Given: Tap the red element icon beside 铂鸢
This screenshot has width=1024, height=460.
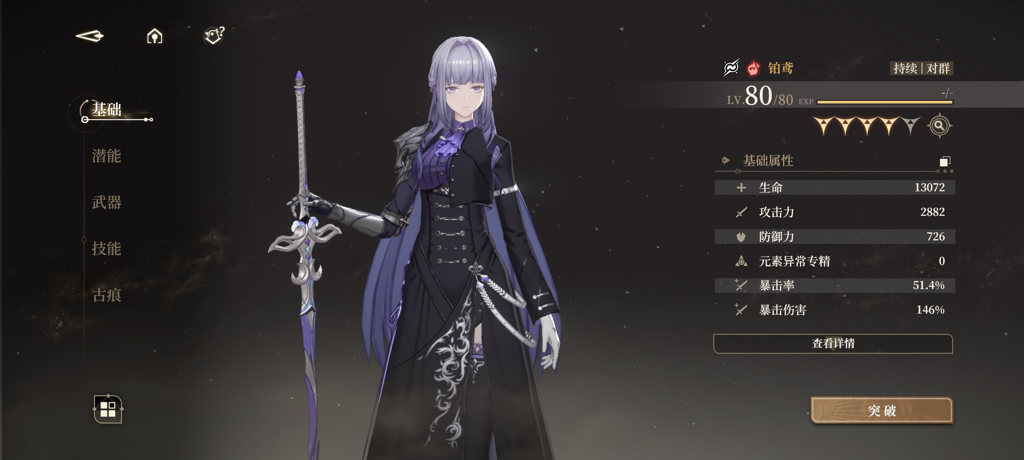Looking at the screenshot, I should click(753, 68).
